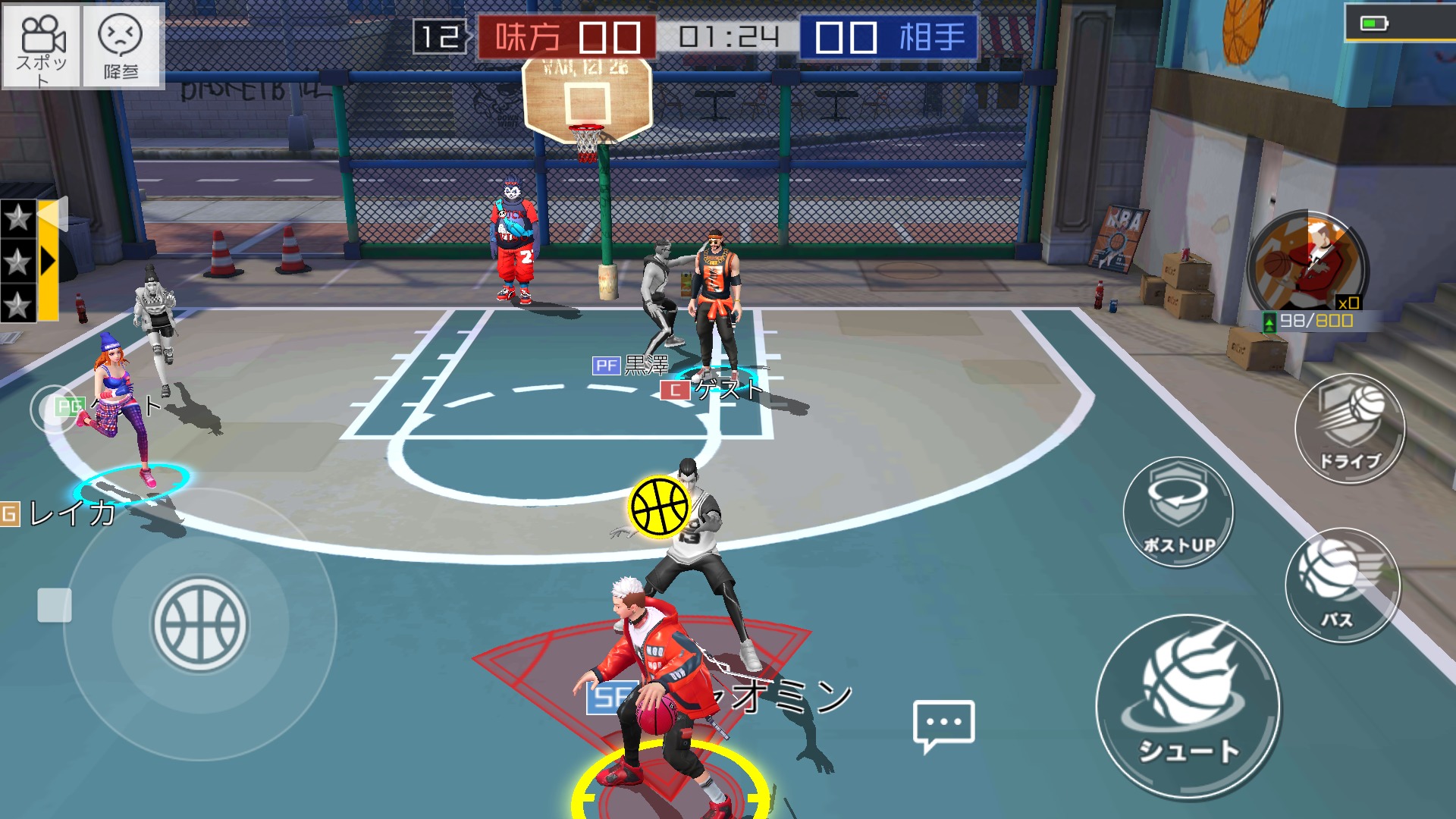Activate the ポストUP post-up button

1178,513
